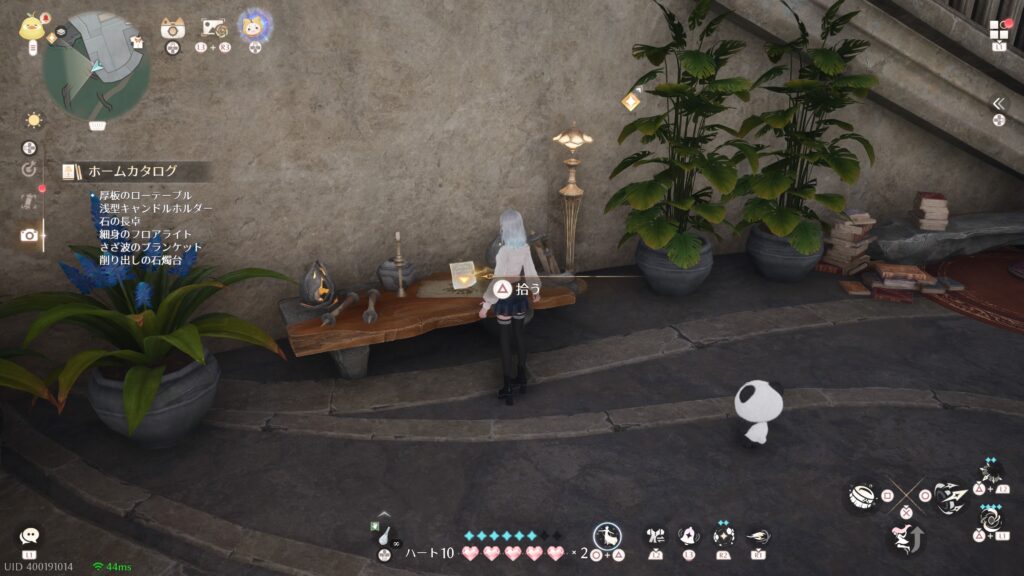Select the round drum skill icon
Image resolution: width=1024 pixels, height=576 pixels.
tap(861, 495)
